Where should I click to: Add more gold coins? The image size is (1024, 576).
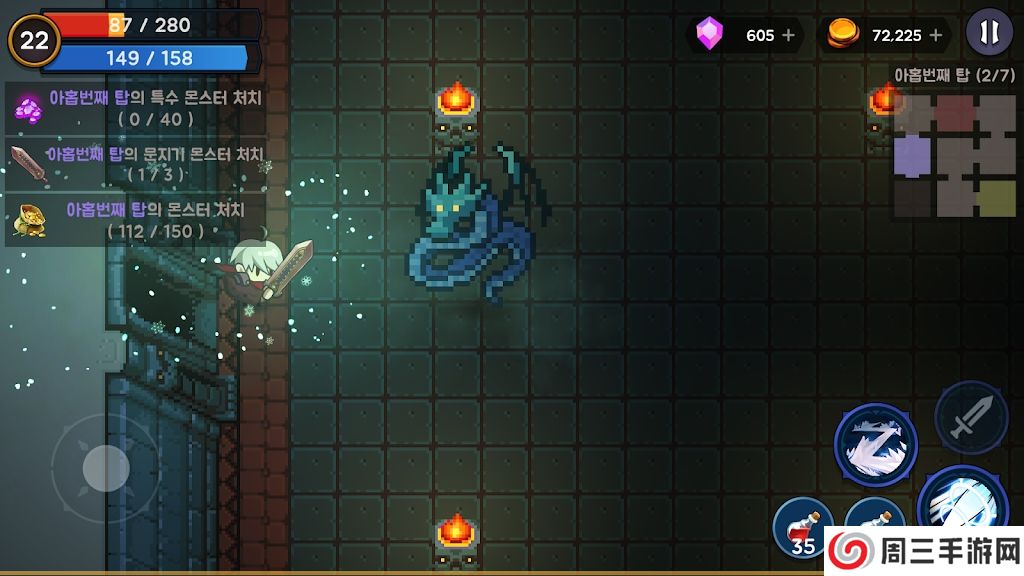pos(936,36)
